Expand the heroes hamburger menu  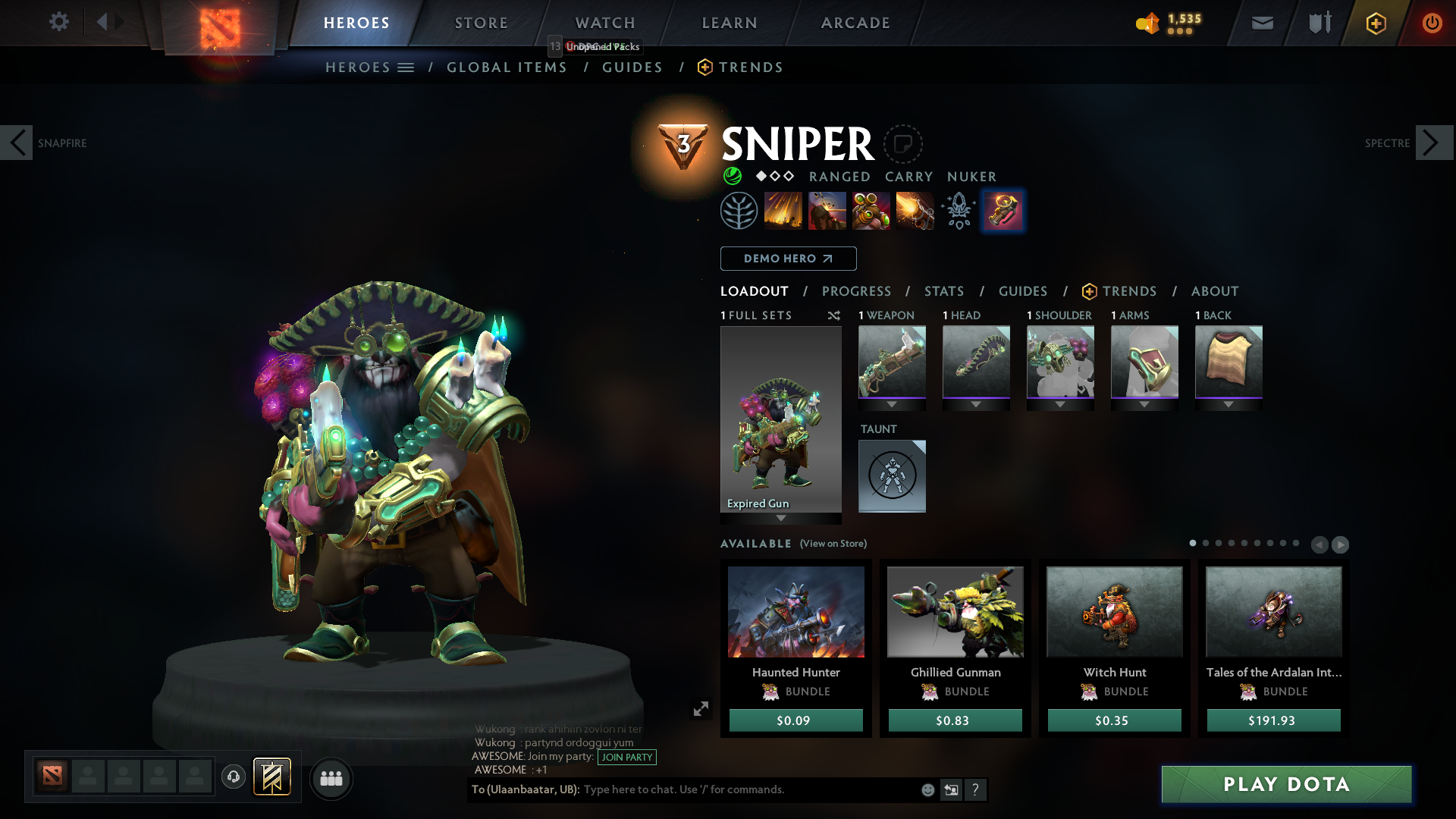tap(406, 67)
